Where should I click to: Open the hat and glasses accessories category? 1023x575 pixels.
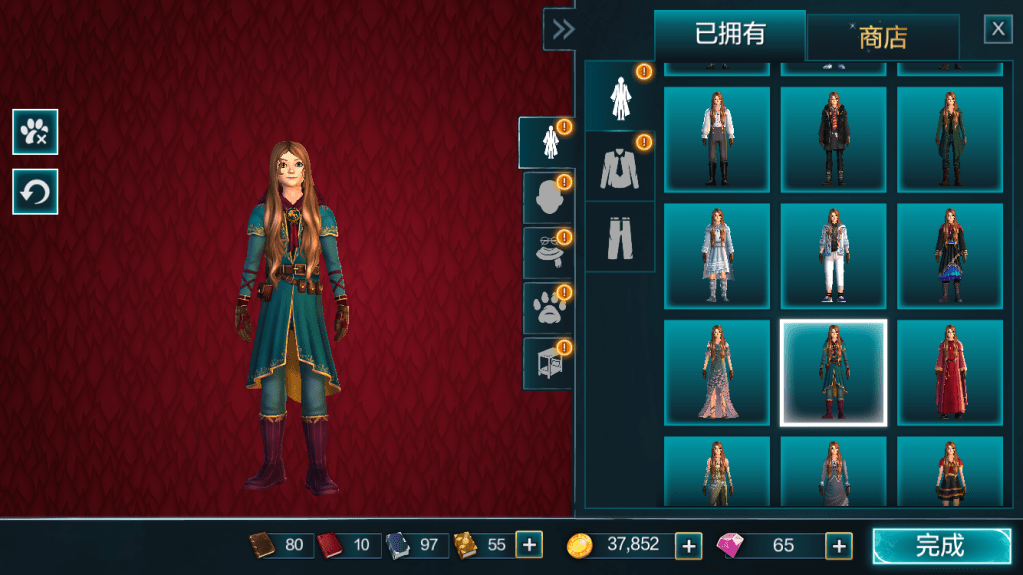coord(546,252)
